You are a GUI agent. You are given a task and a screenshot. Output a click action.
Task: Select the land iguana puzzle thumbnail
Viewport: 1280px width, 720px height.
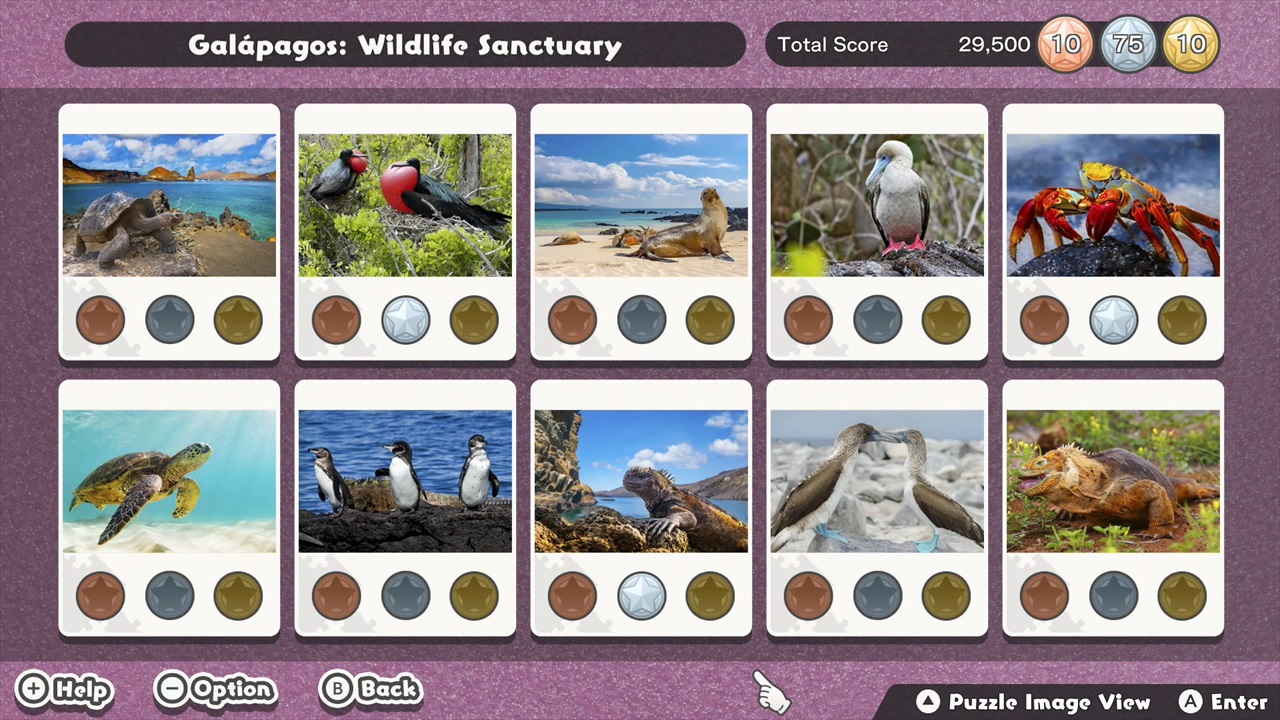click(1113, 479)
